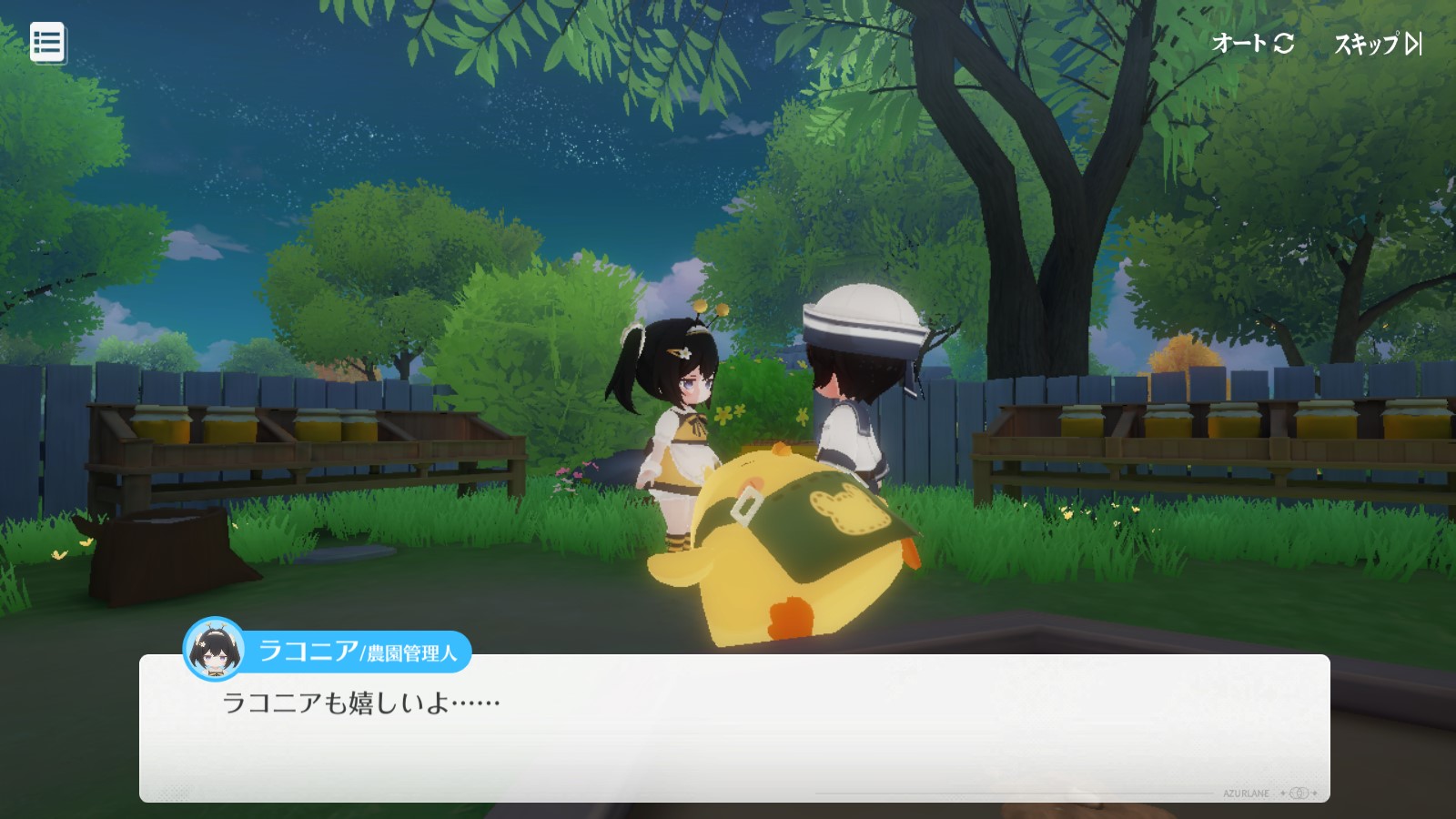Open the dialogue log list icon

47,43
